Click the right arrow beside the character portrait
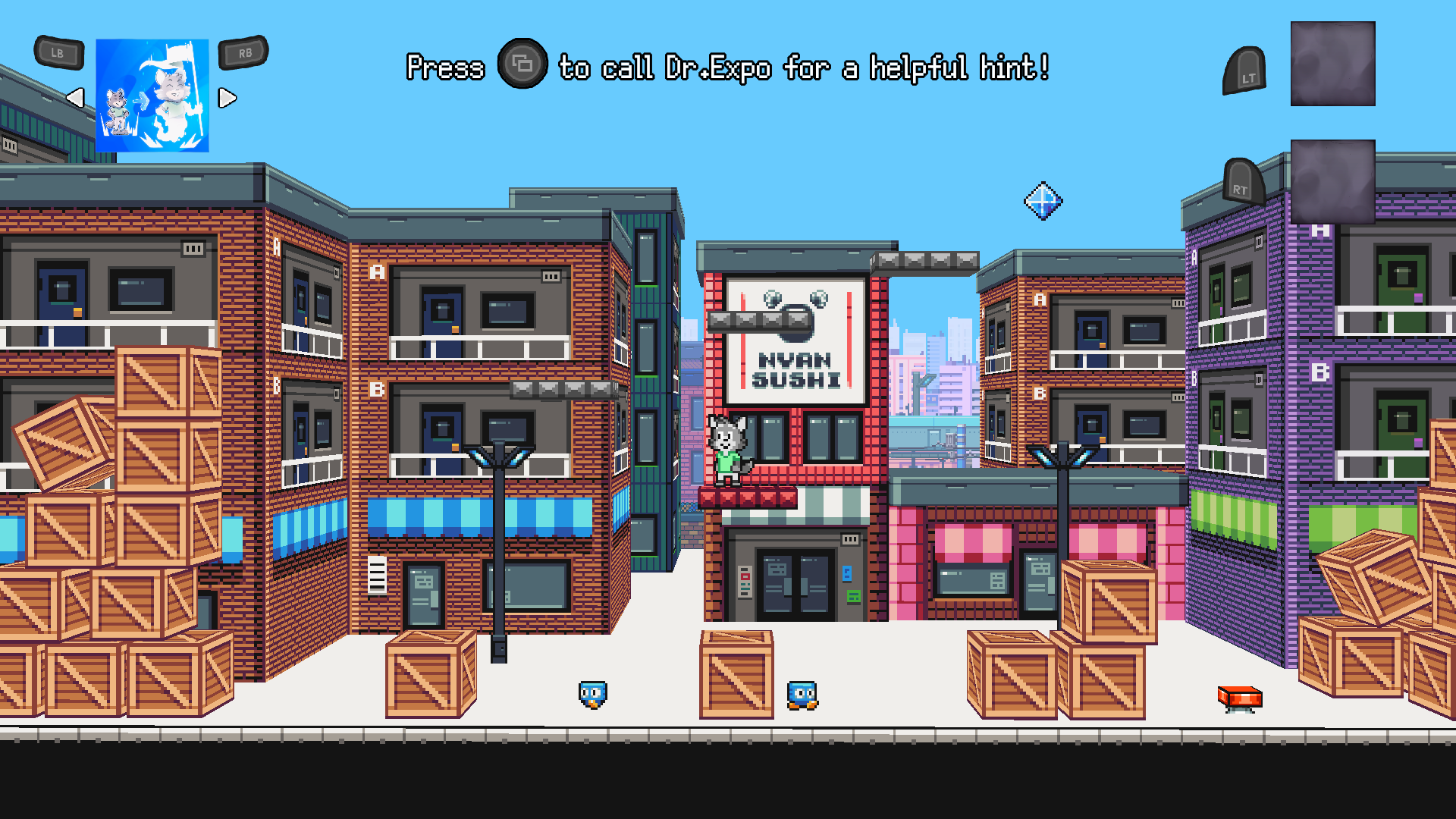The width and height of the screenshot is (1456, 819). pos(227,98)
